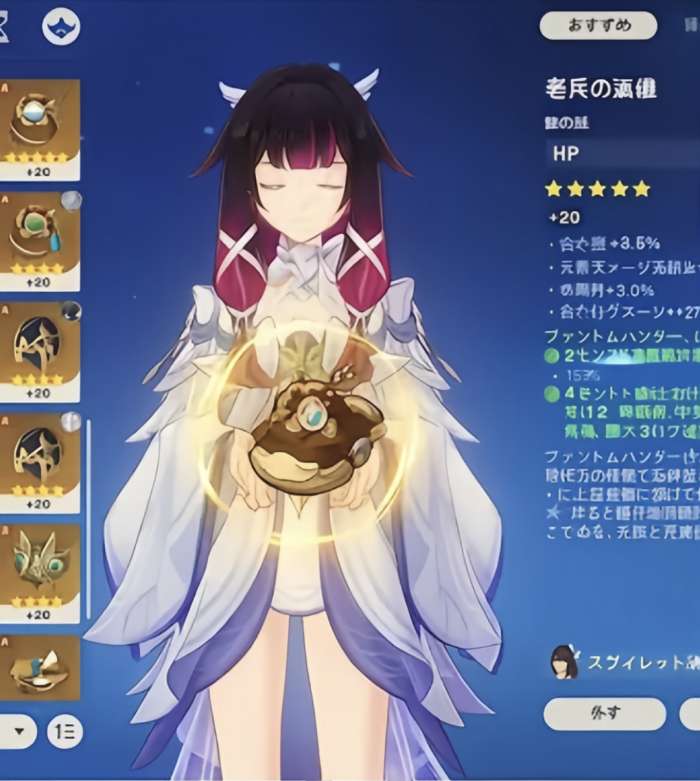700x781 pixels.
Task: Select the partially visible bottom artifact slot
Action: [x=40, y=668]
